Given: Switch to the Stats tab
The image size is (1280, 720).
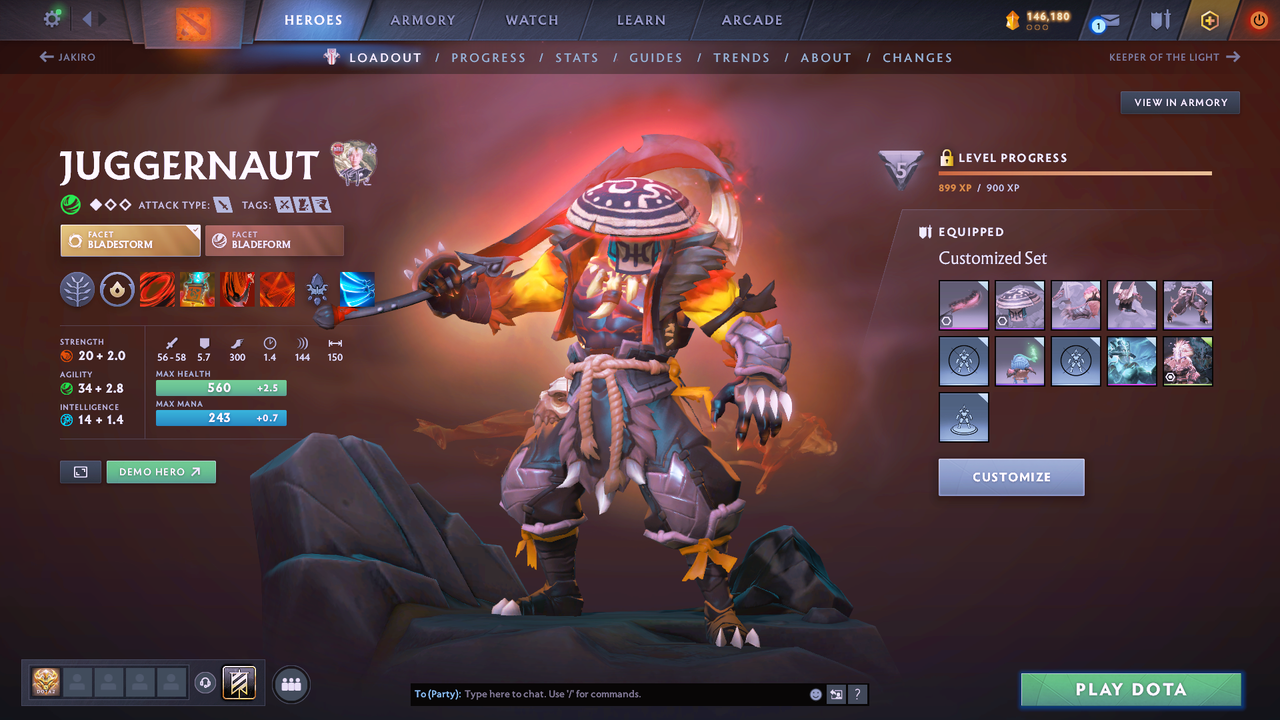Looking at the screenshot, I should [577, 57].
